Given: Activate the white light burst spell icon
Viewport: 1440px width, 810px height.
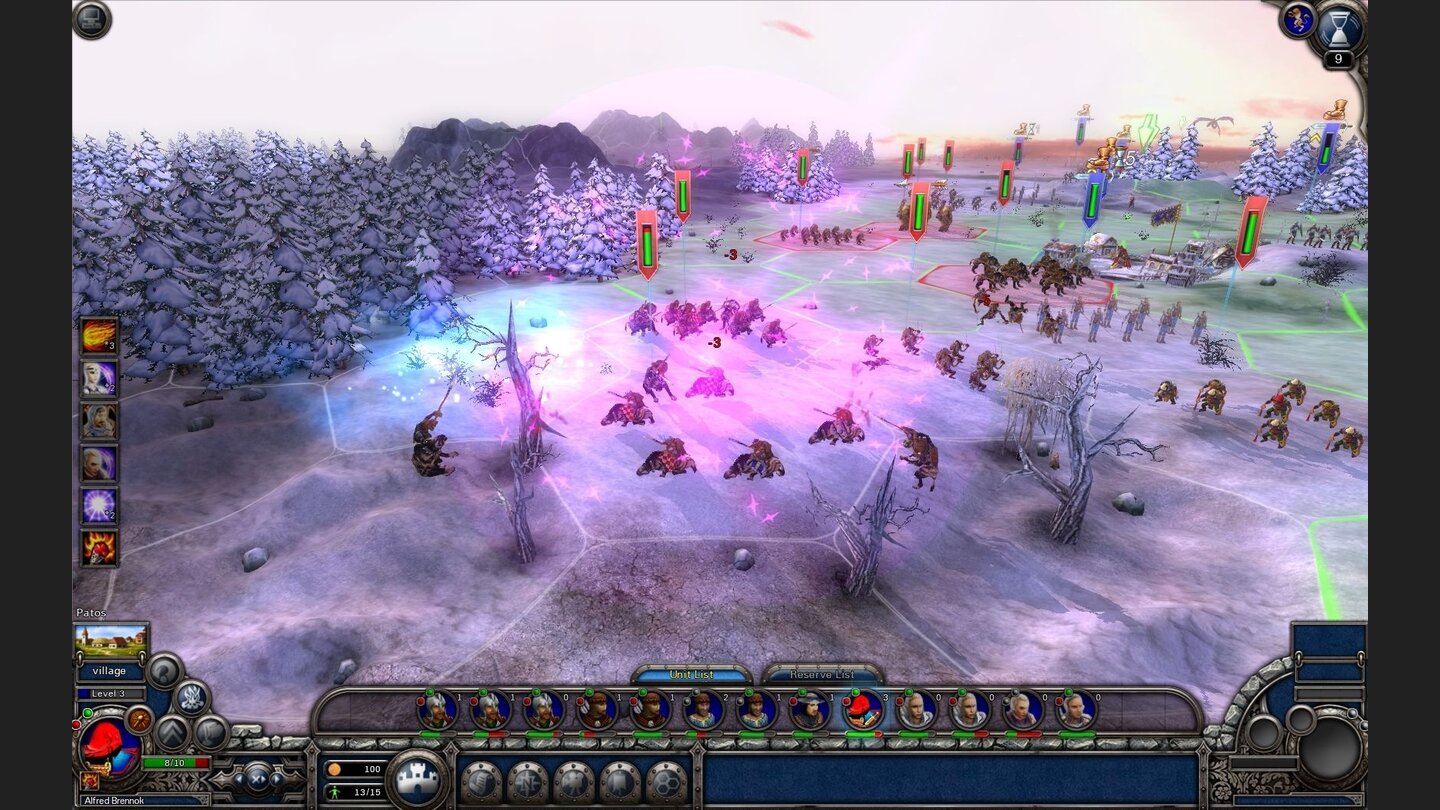Looking at the screenshot, I should (99, 504).
